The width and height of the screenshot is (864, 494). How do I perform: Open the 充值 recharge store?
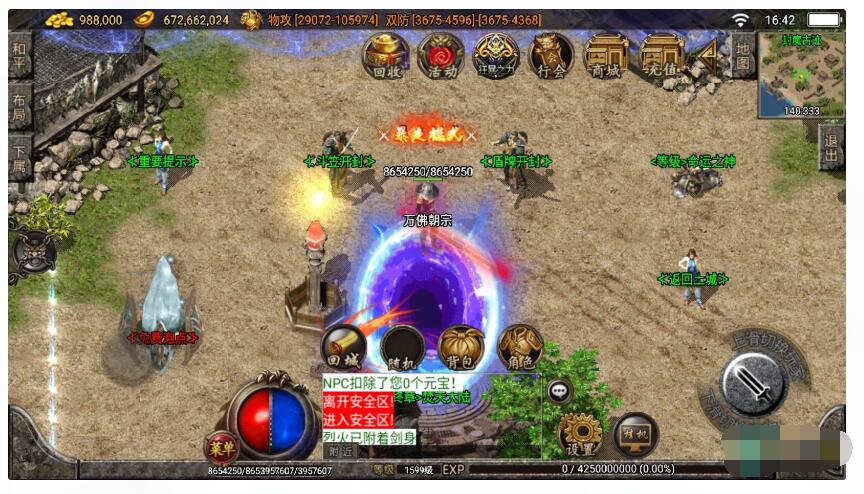[661, 54]
